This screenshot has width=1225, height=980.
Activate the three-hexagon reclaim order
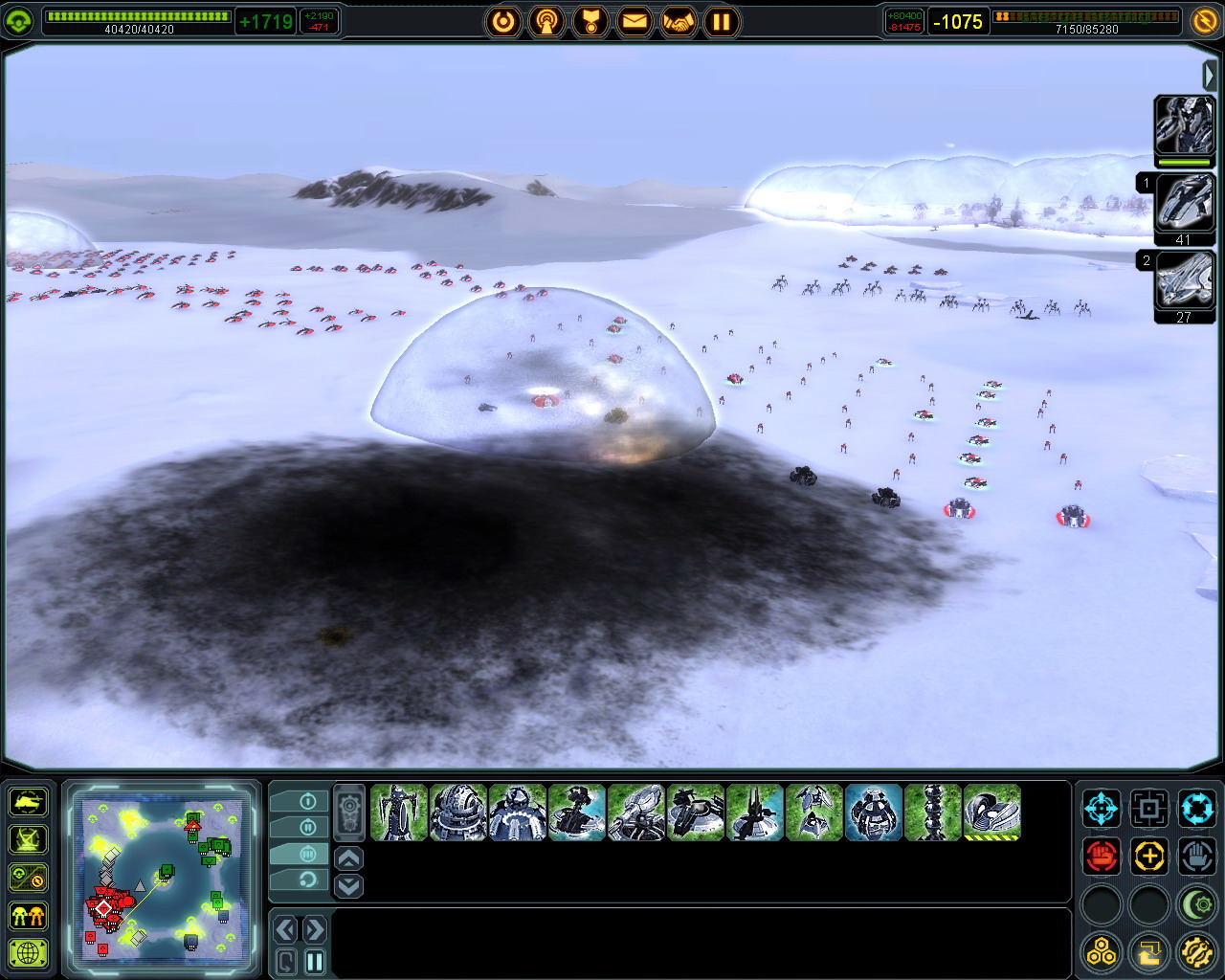click(x=1102, y=951)
